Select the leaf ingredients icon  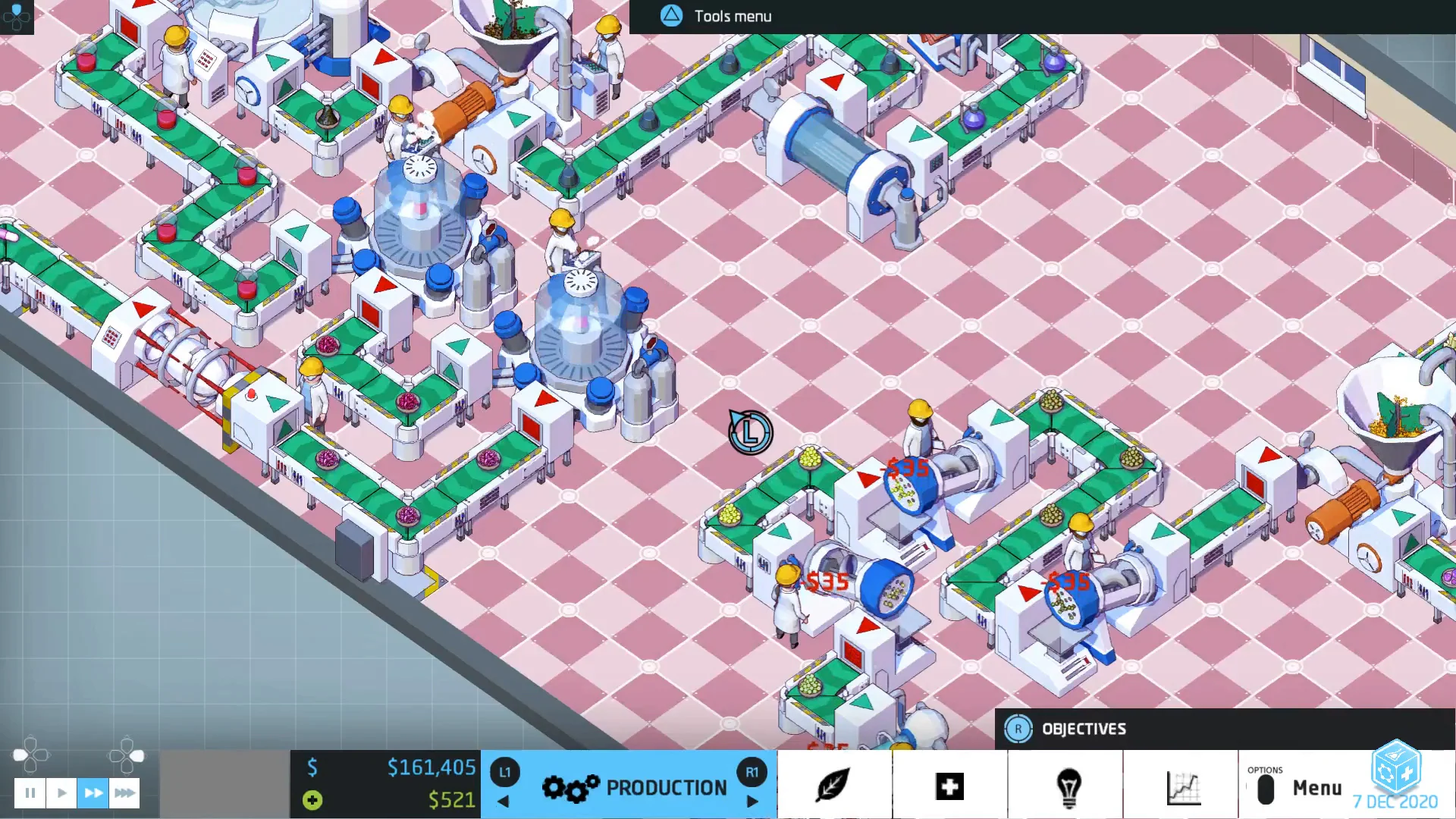tap(833, 786)
